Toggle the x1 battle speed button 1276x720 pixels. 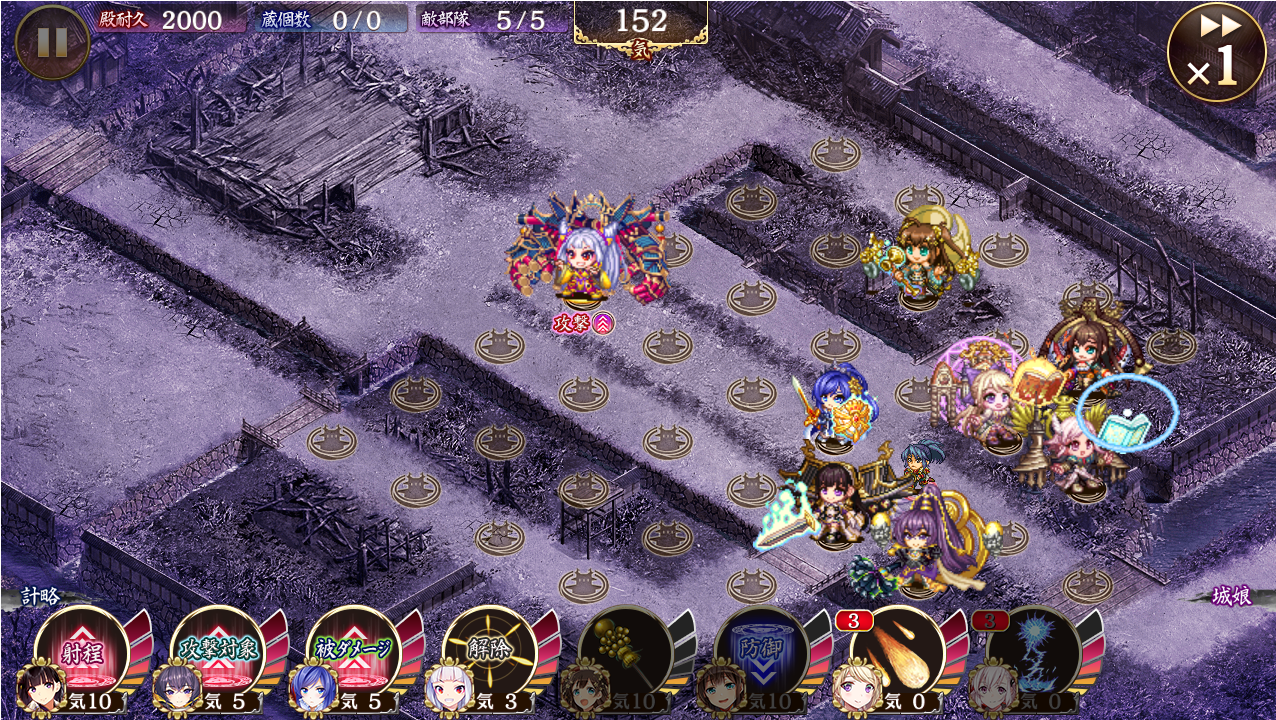(1216, 52)
